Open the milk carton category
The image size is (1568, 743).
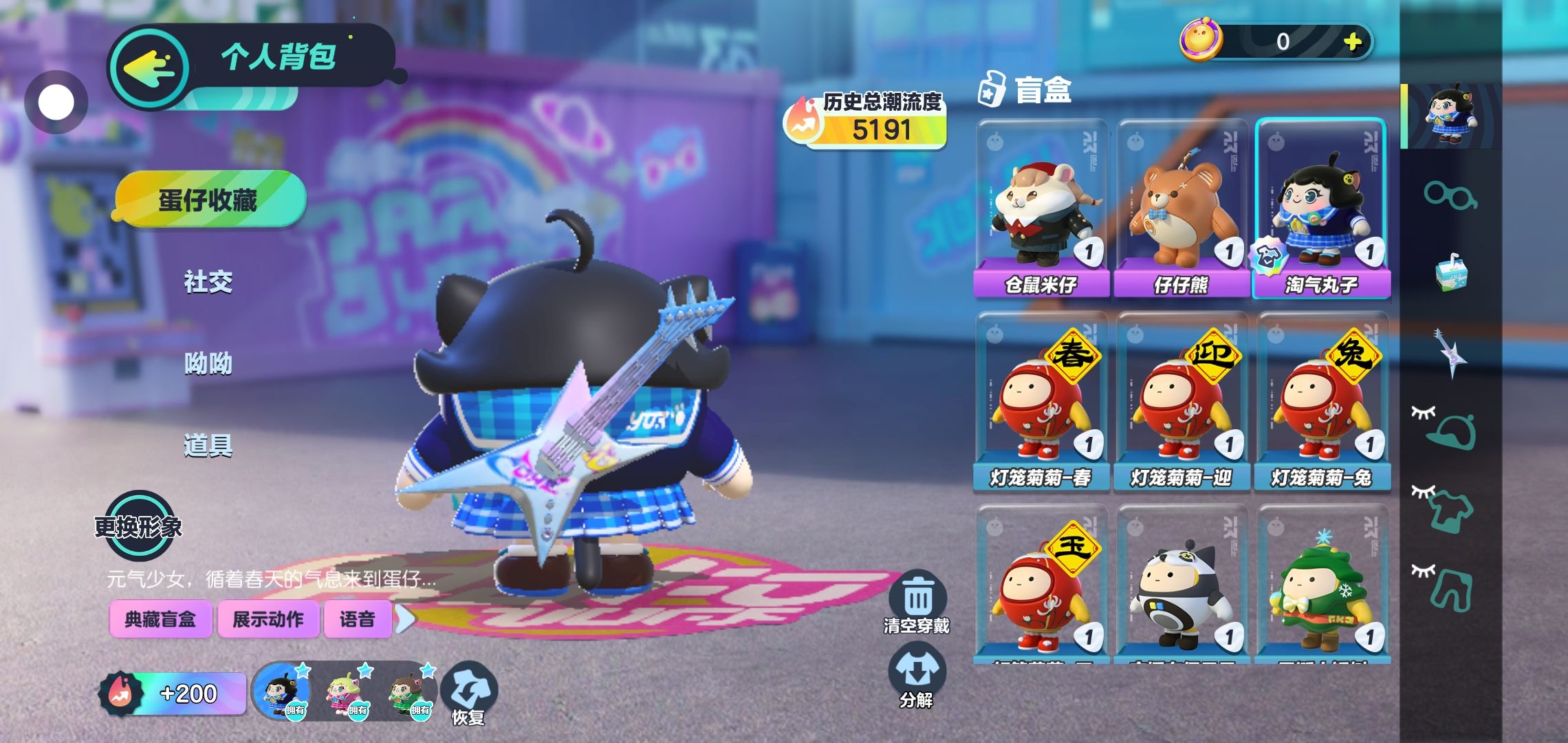(x=1450, y=272)
